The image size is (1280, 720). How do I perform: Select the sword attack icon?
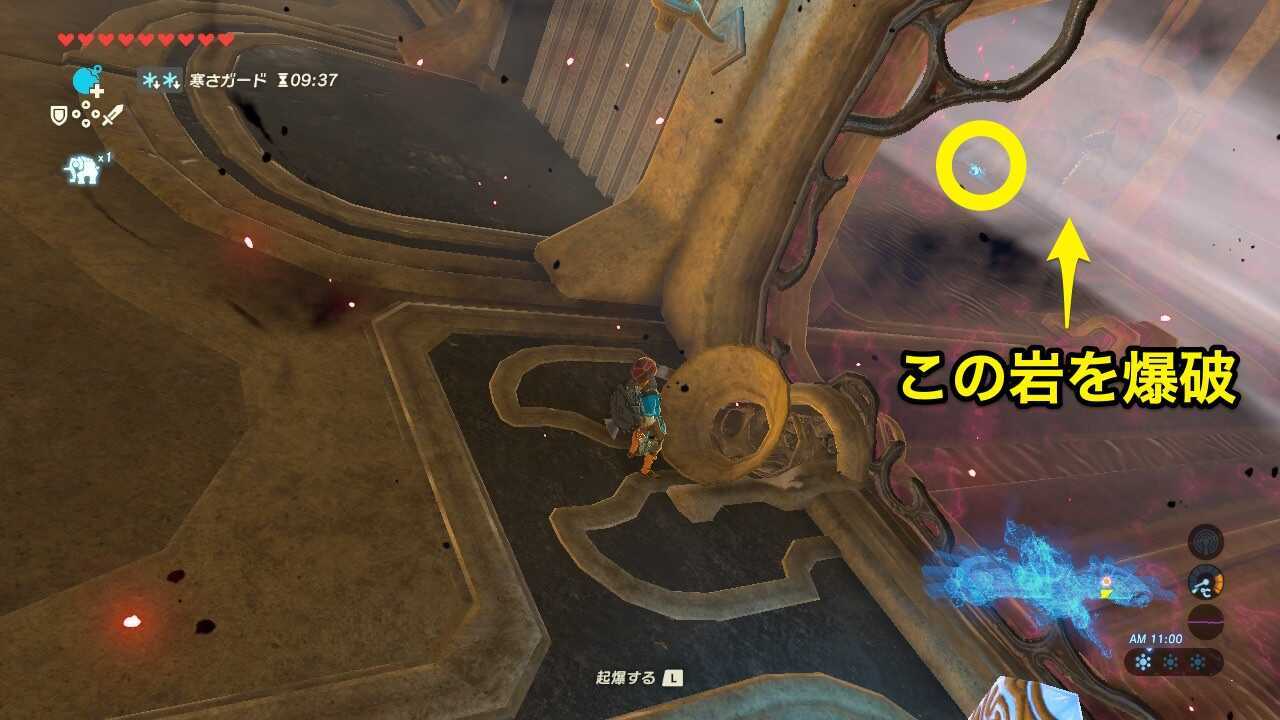[113, 116]
